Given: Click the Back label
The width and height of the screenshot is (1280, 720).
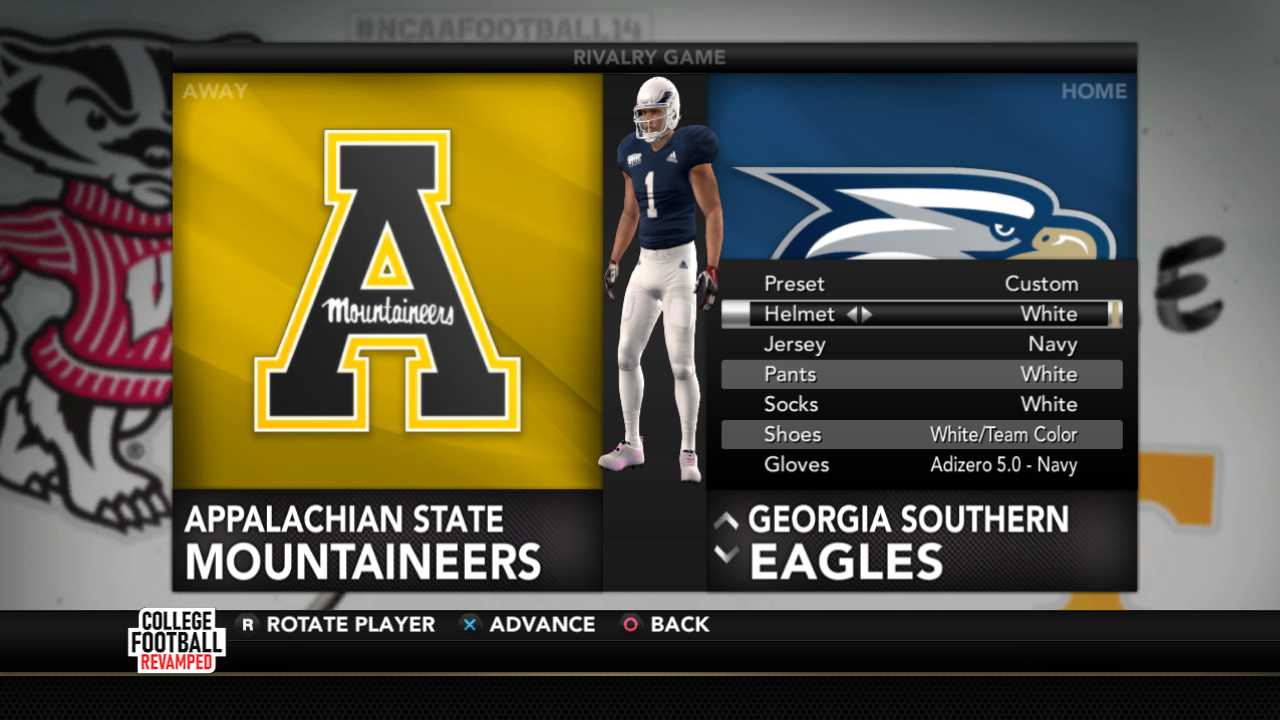Looking at the screenshot, I should pyautogui.click(x=679, y=624).
